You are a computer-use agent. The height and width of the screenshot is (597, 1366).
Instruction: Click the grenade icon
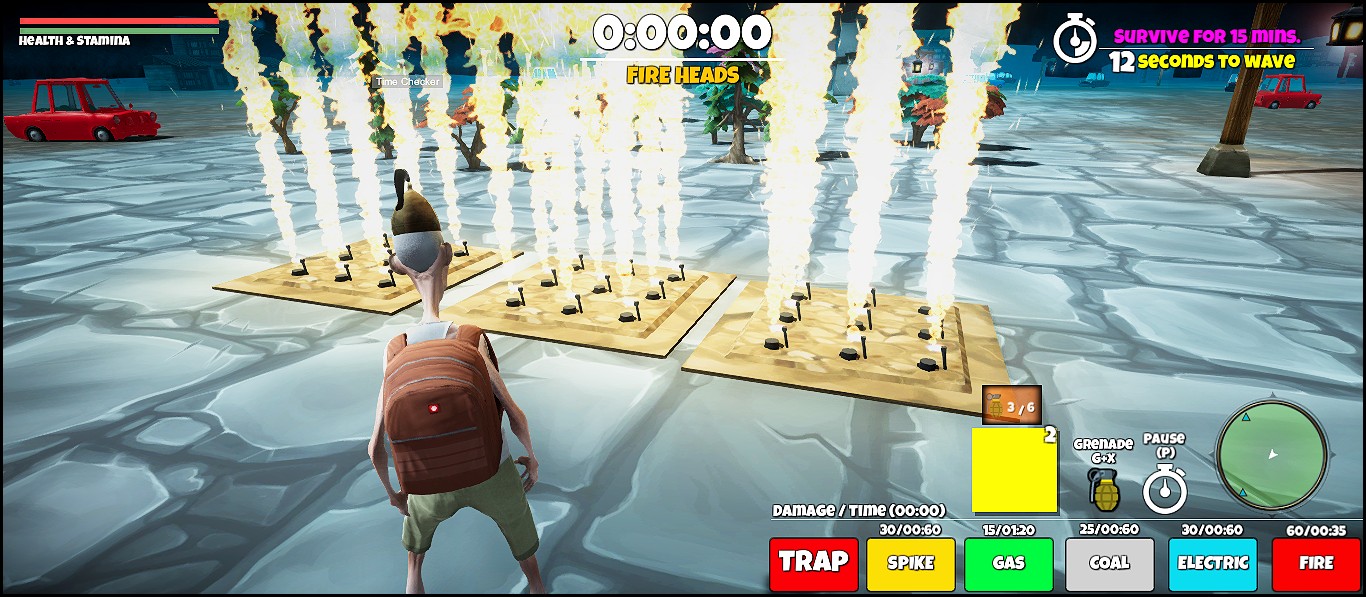[x=1104, y=489]
